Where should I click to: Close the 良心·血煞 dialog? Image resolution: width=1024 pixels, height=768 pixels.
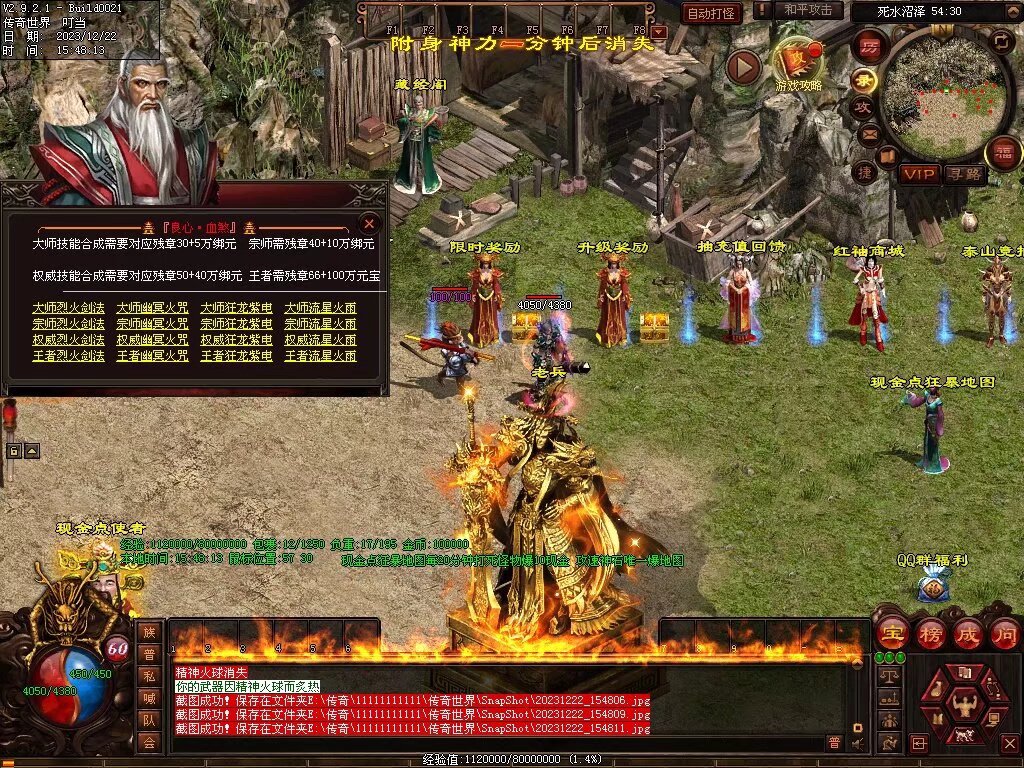click(x=369, y=223)
